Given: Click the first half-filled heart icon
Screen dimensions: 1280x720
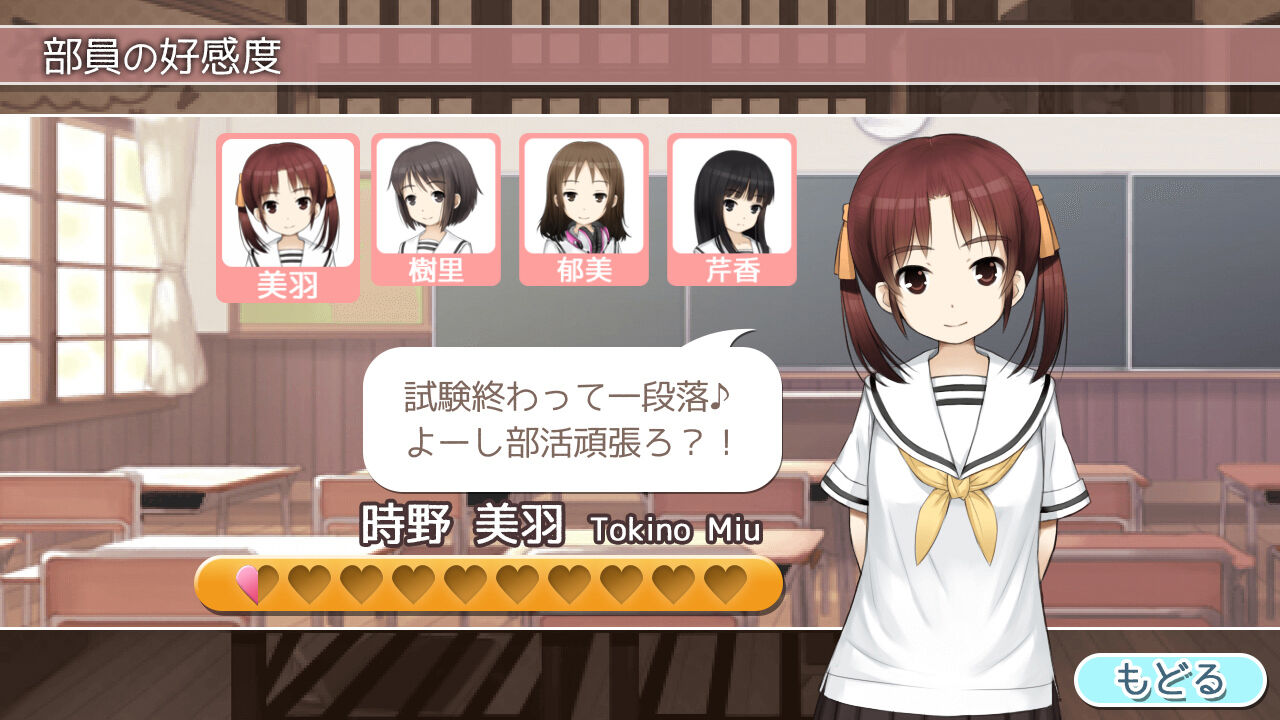Looking at the screenshot, I should (256, 584).
